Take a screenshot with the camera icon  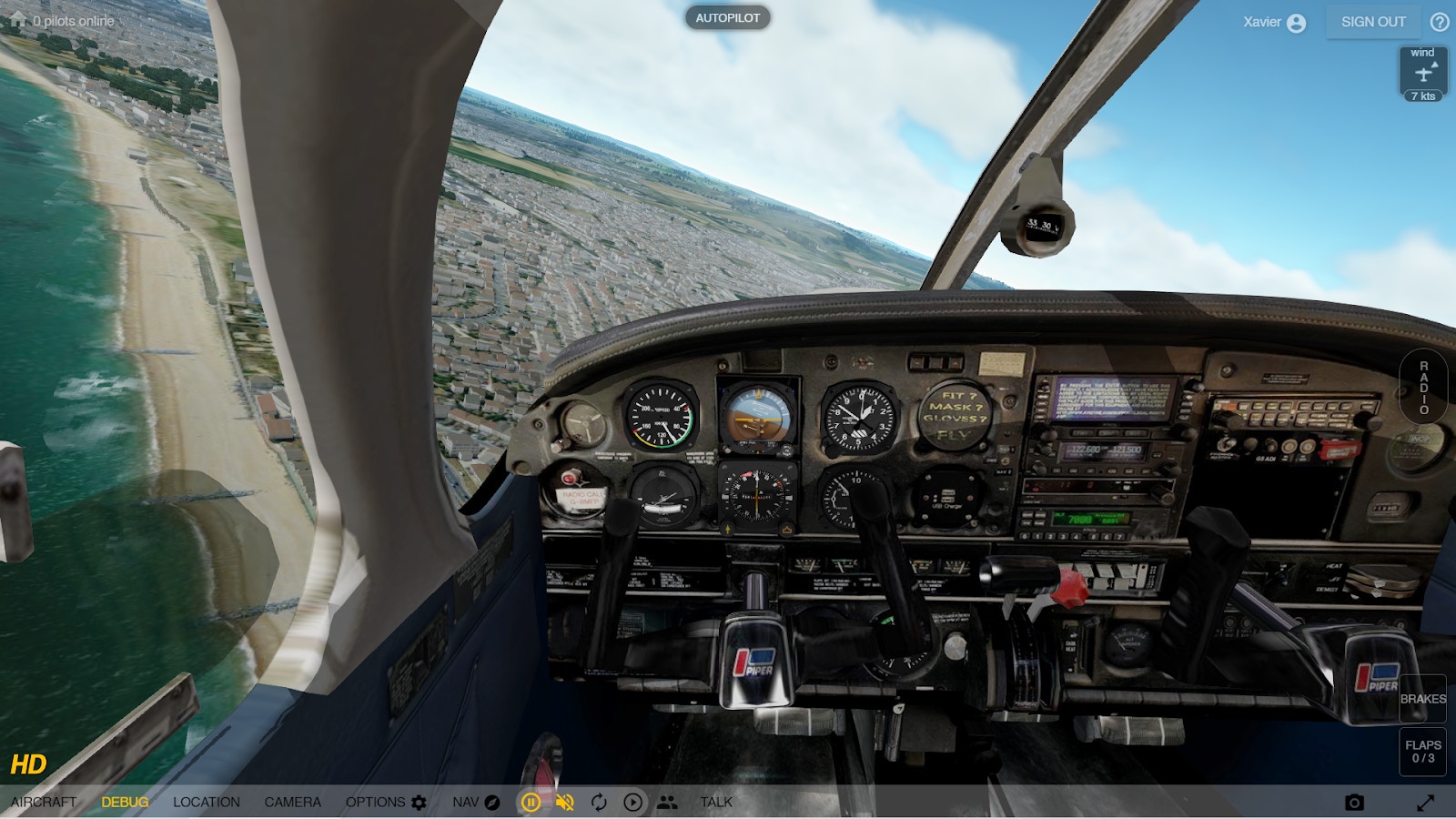(1354, 802)
